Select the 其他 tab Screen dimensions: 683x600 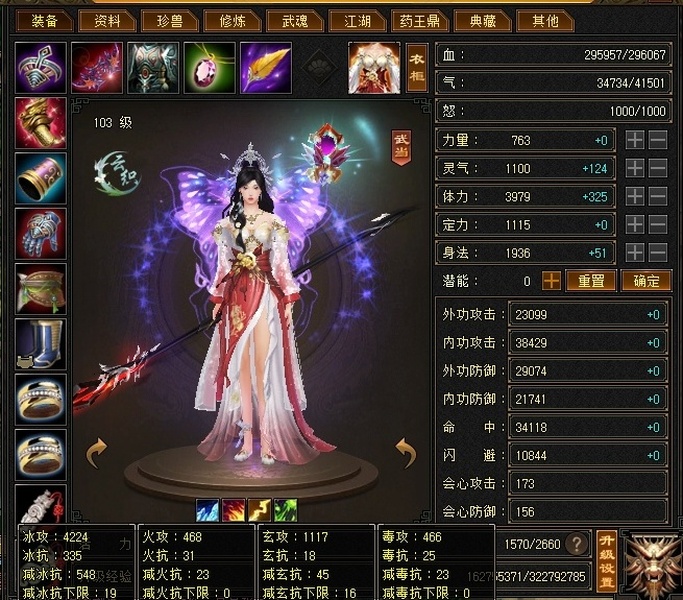[544, 21]
